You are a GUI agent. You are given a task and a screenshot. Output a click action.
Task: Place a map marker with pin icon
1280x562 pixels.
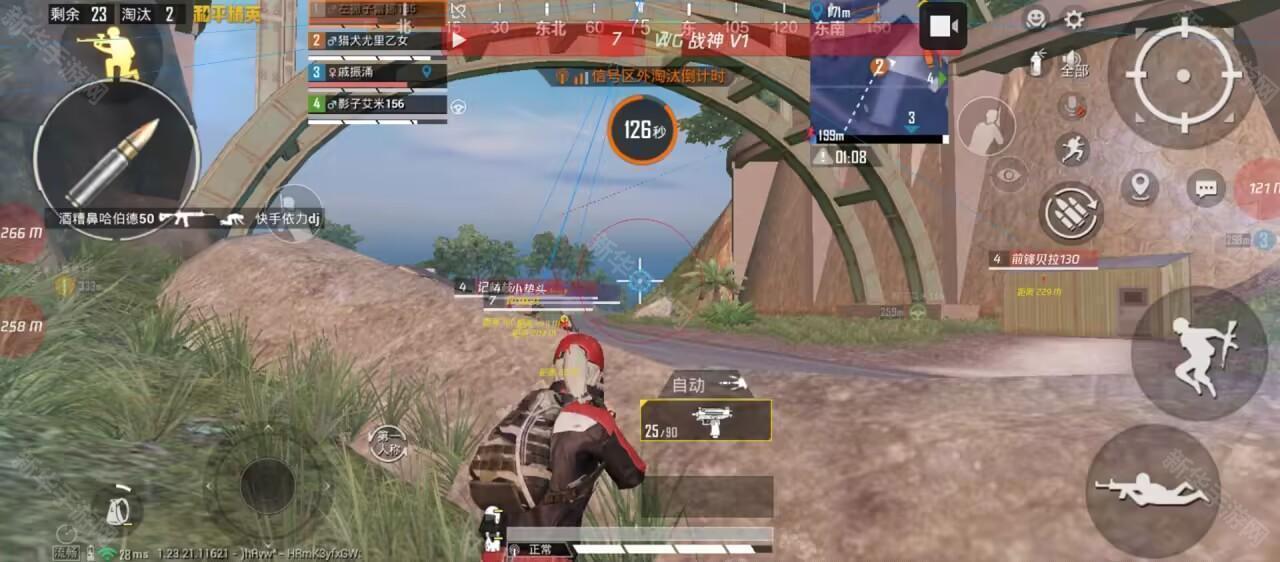[1139, 187]
